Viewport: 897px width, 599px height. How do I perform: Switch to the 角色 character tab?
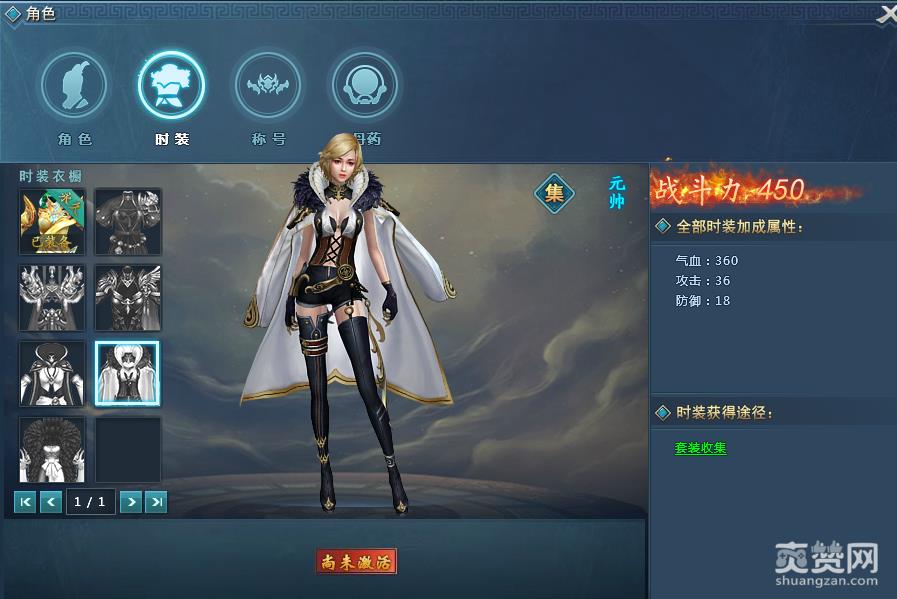(74, 86)
